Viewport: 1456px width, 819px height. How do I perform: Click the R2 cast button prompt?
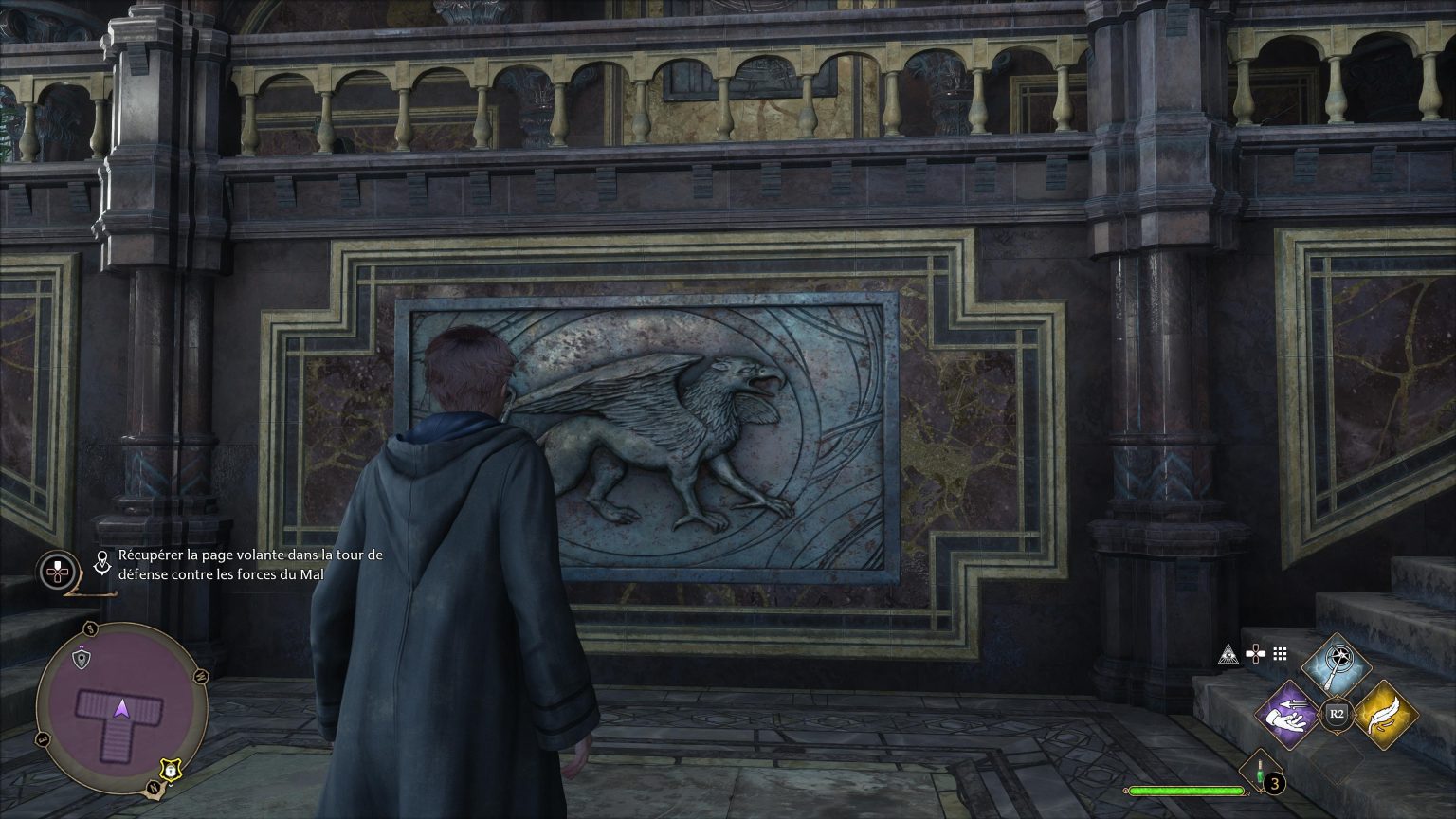pyautogui.click(x=1337, y=712)
